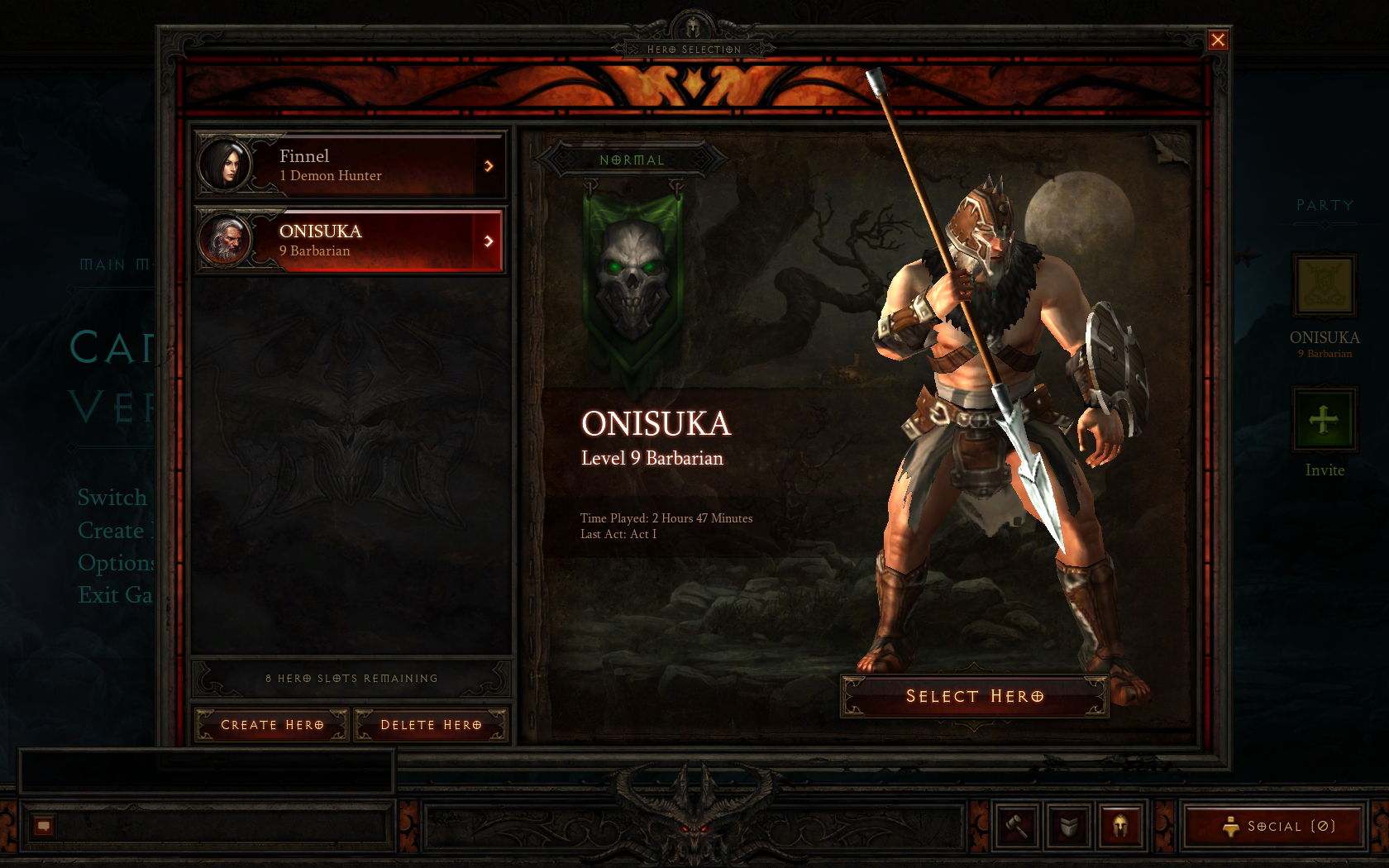The image size is (1389, 868).
Task: Open the helmet icon in the bottom bar
Action: click(1120, 826)
